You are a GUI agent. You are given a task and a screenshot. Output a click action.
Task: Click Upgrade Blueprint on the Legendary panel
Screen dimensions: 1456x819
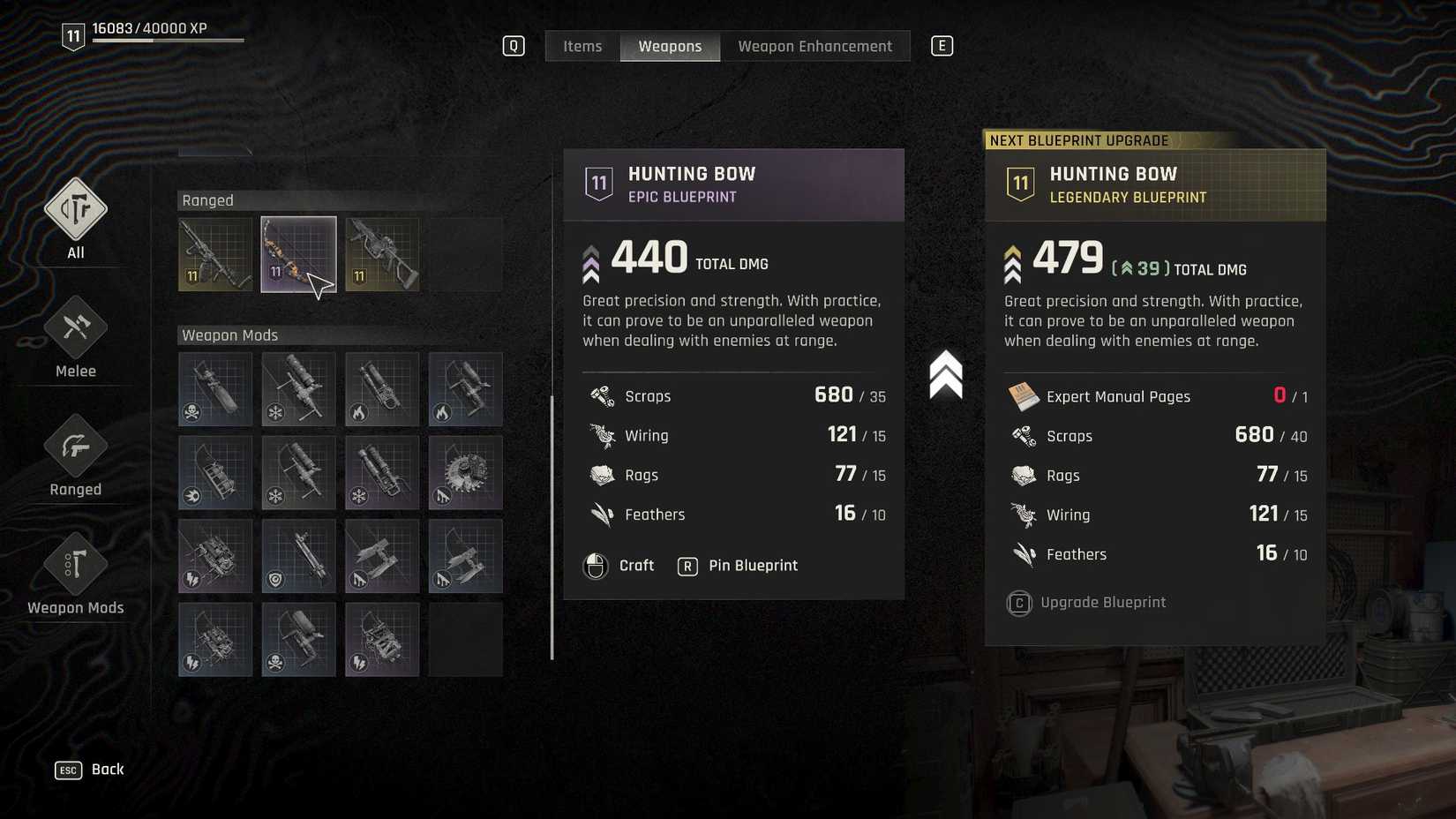pyautogui.click(x=1103, y=602)
